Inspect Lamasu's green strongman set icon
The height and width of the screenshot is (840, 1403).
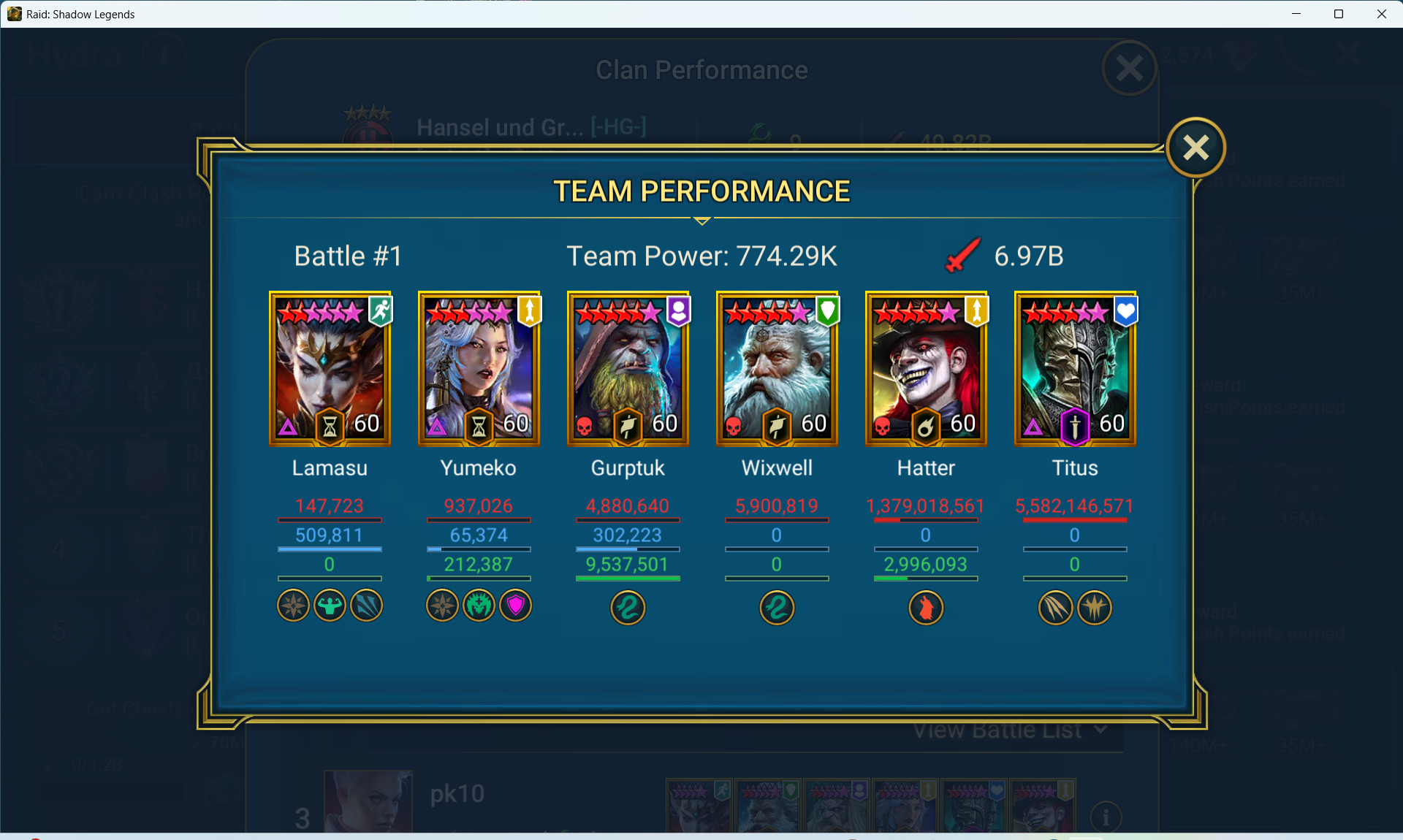pyautogui.click(x=330, y=606)
